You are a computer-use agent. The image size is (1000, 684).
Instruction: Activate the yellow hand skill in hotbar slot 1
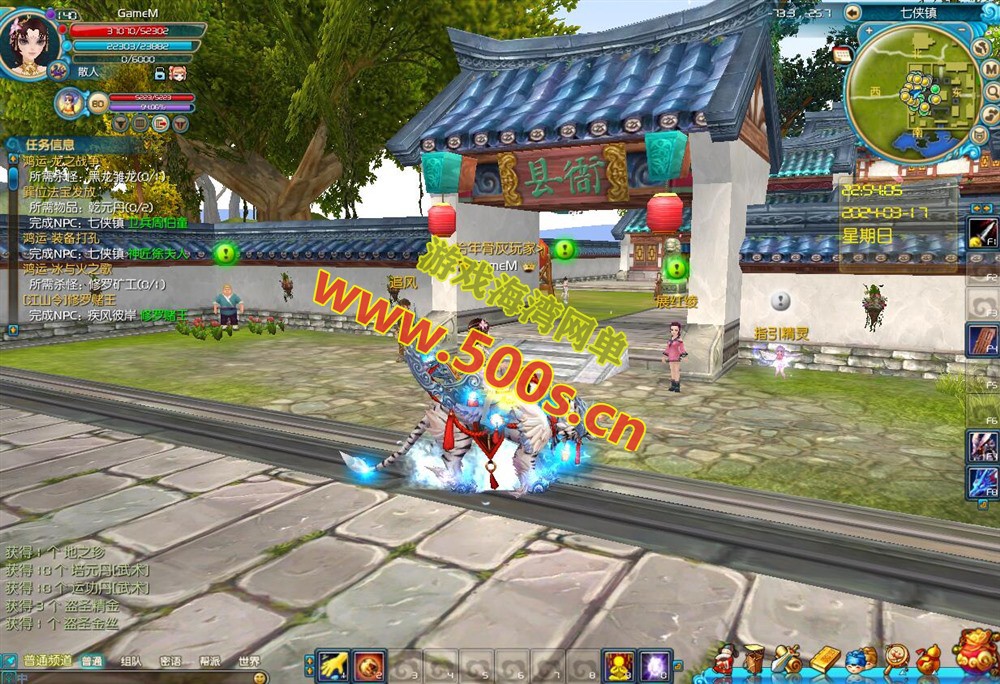(x=333, y=665)
